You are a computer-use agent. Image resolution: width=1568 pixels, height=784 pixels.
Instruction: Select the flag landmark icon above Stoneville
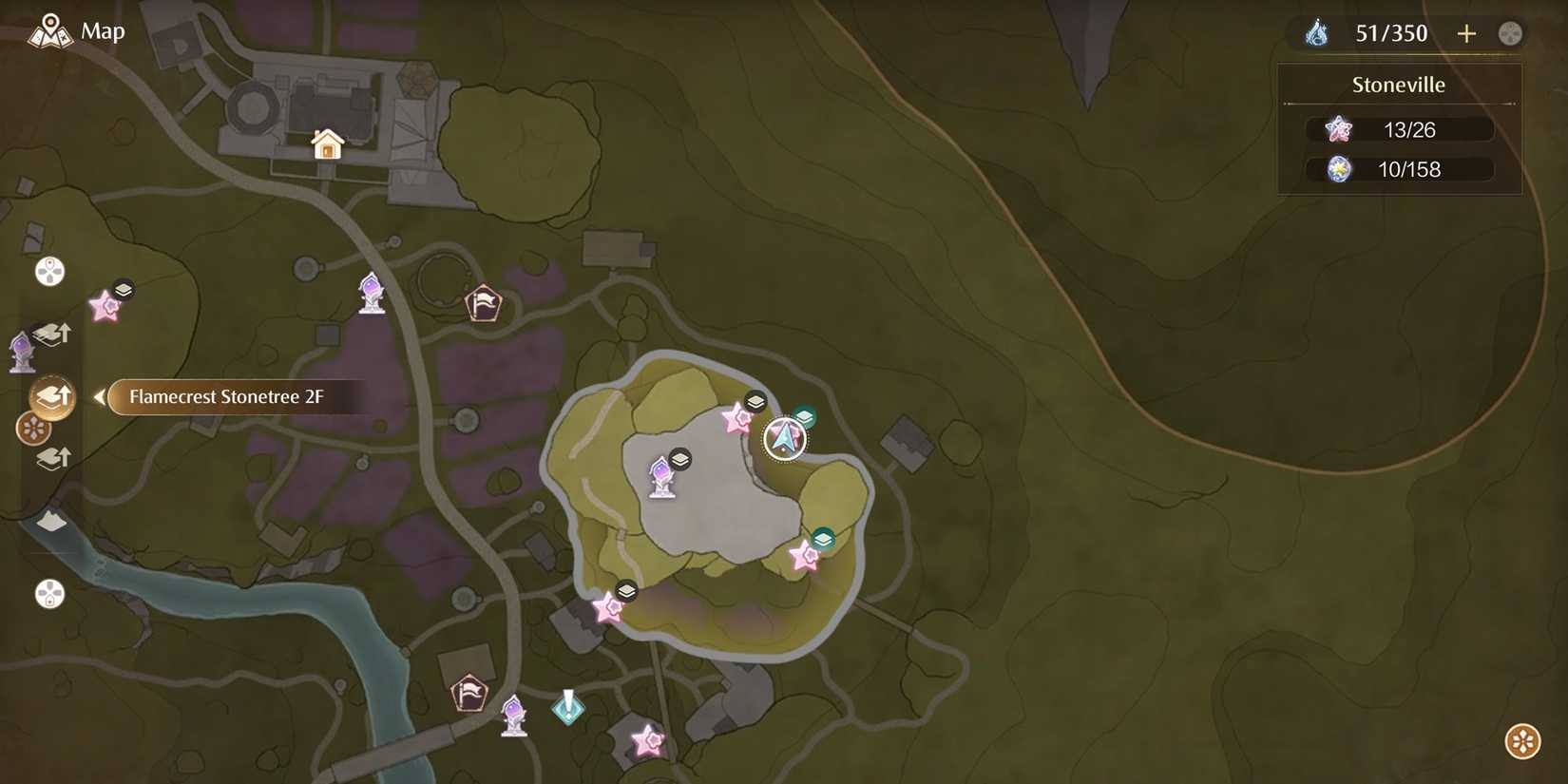485,301
